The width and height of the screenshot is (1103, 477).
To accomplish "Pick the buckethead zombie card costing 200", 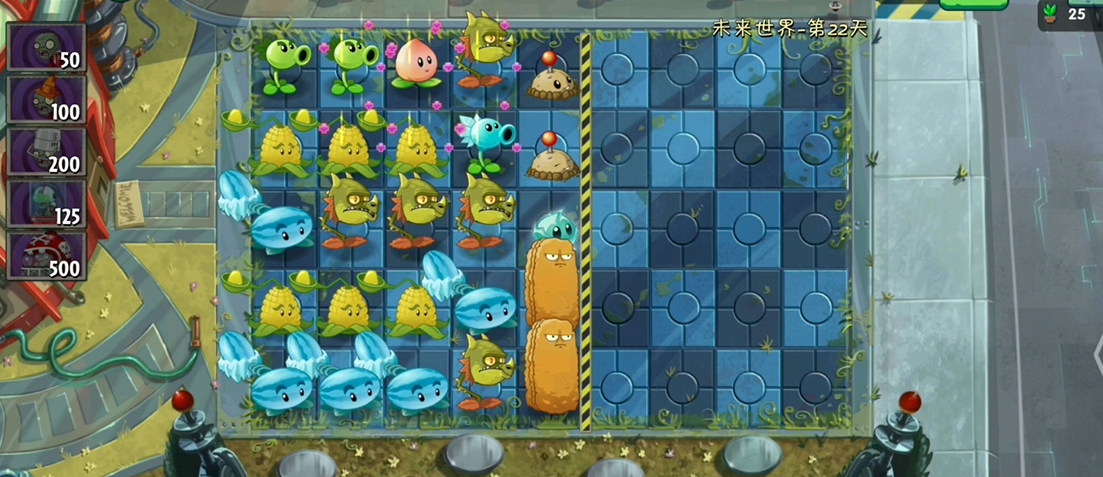I will coord(46,151).
